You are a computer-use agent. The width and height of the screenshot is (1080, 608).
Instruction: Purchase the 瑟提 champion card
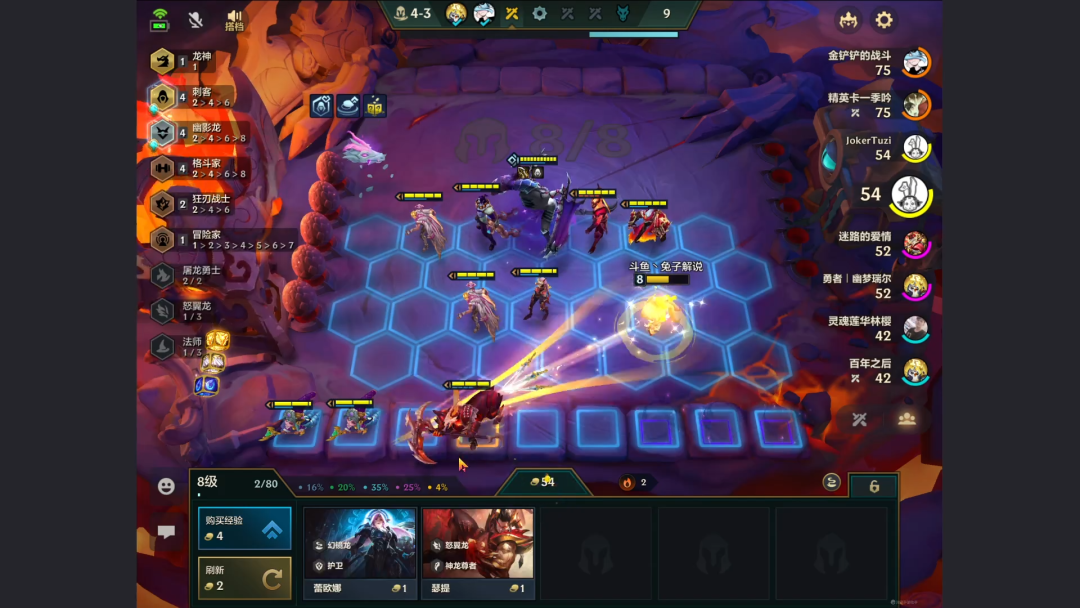[477, 552]
